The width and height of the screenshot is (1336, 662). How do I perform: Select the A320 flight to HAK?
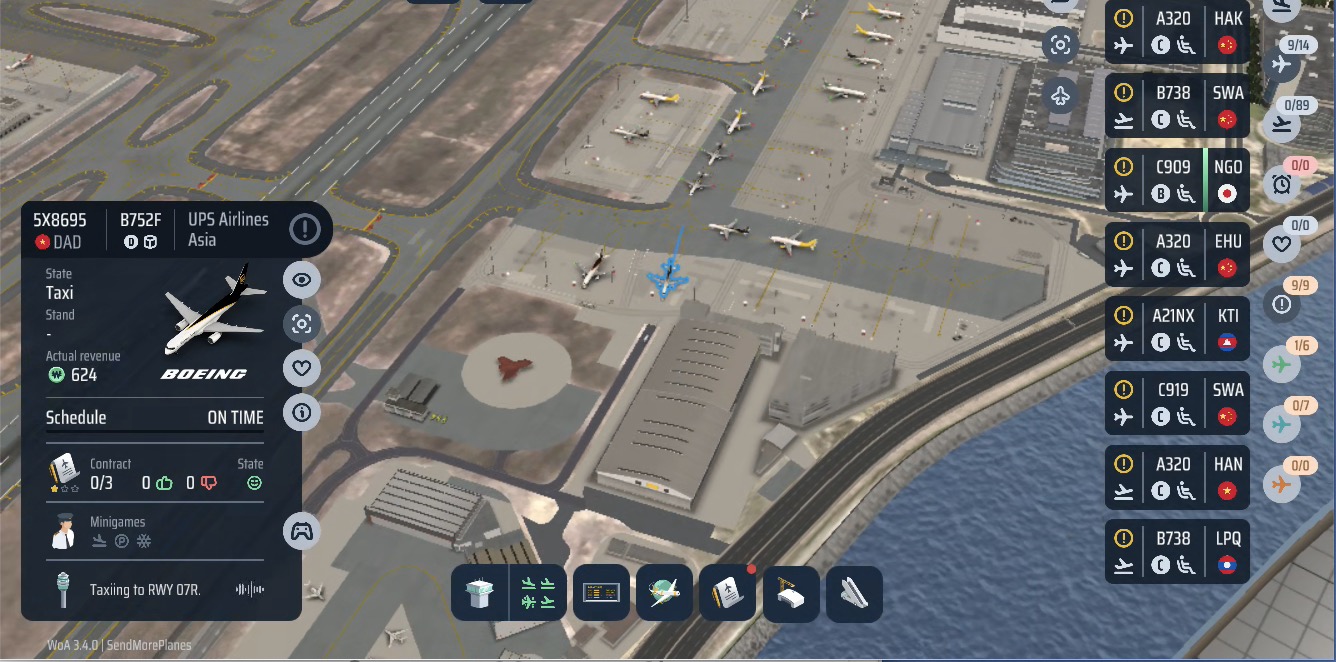1177,32
